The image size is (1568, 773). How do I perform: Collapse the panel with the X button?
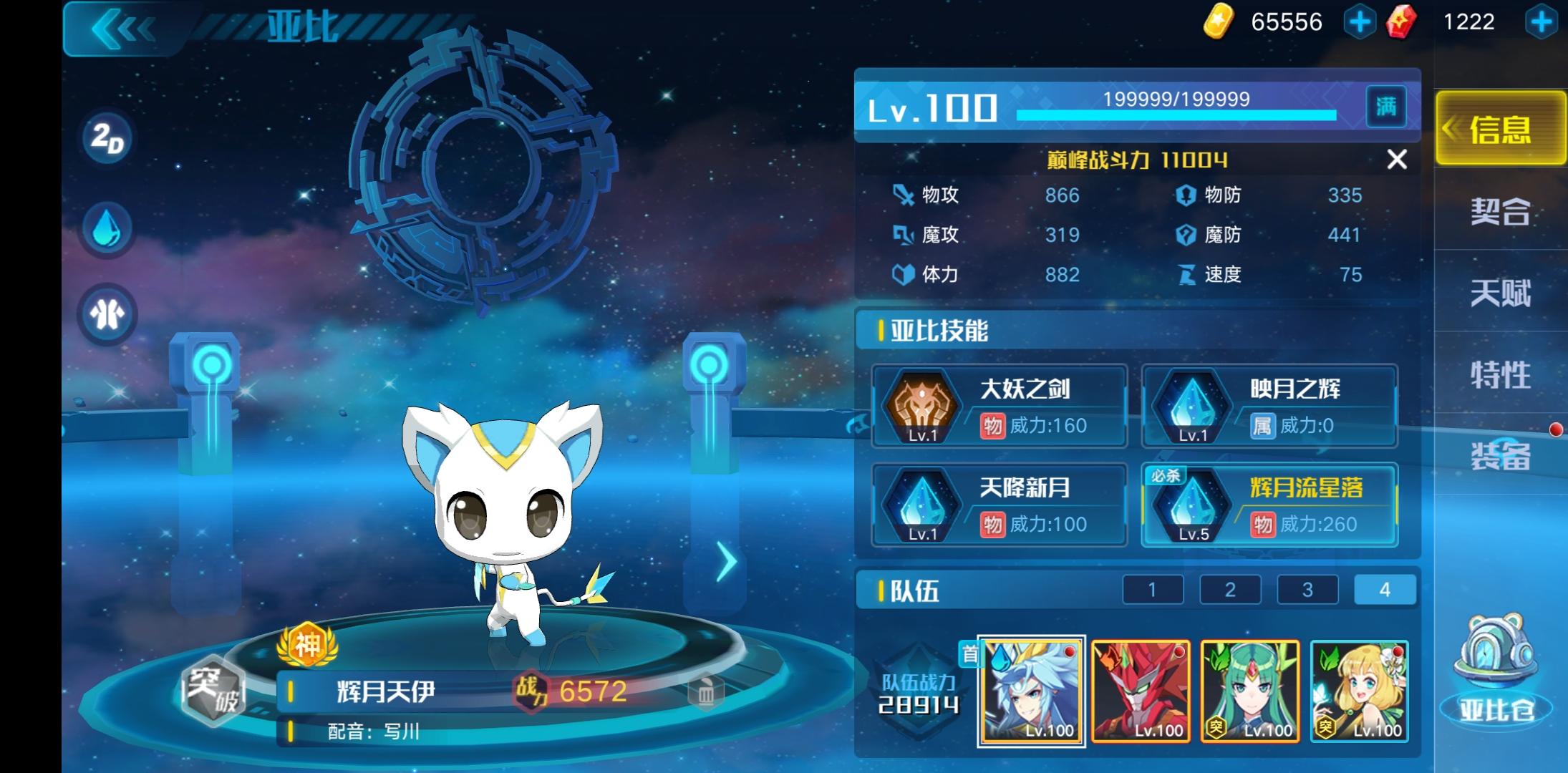tap(1396, 160)
